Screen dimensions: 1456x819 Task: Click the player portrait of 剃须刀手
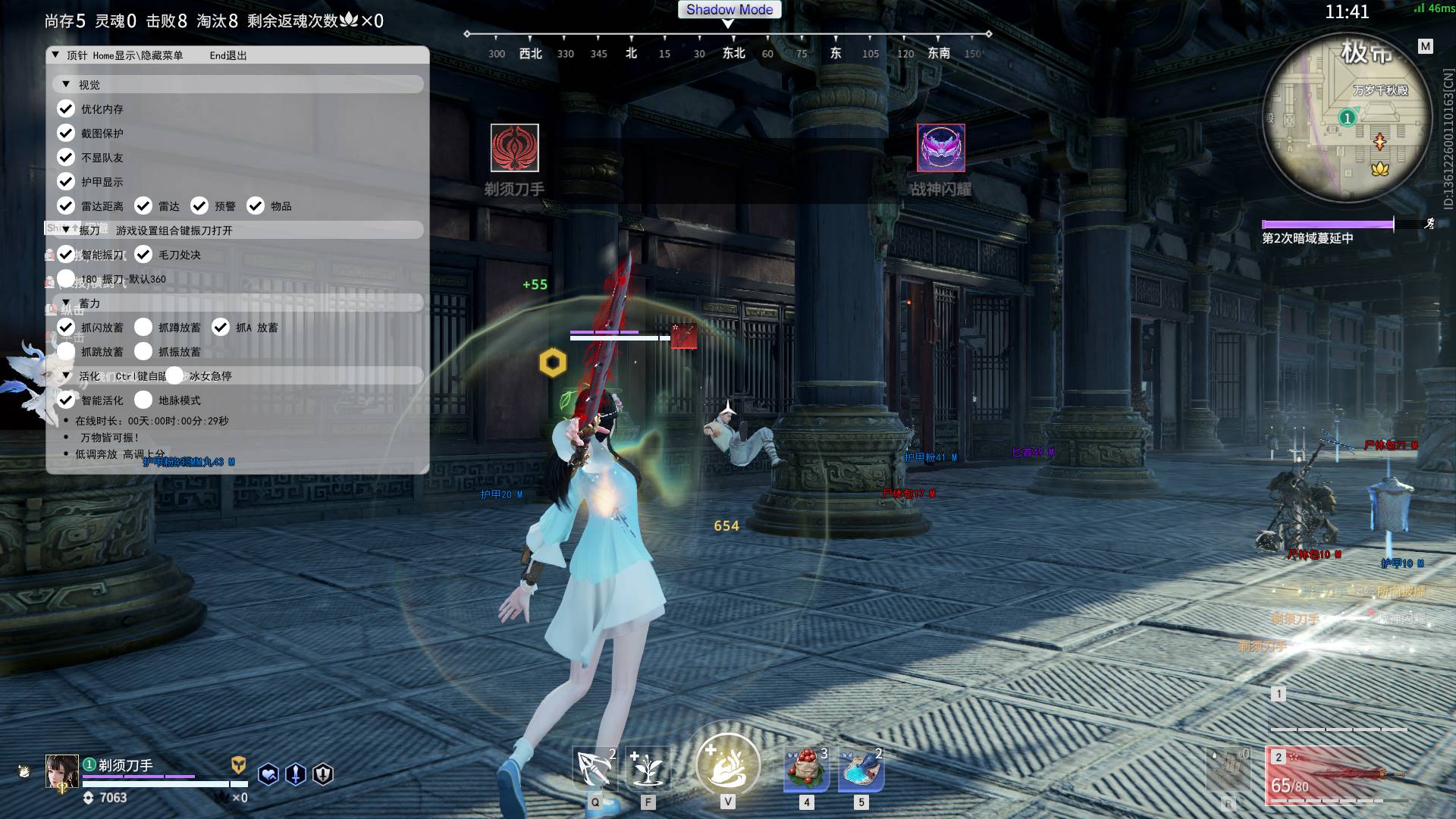click(62, 772)
